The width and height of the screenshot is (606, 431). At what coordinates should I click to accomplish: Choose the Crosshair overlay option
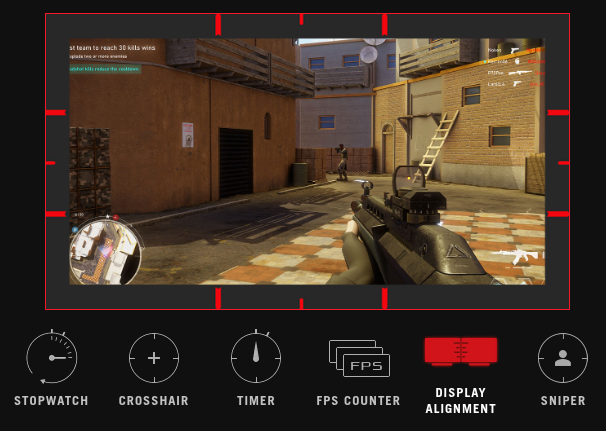[x=154, y=358]
